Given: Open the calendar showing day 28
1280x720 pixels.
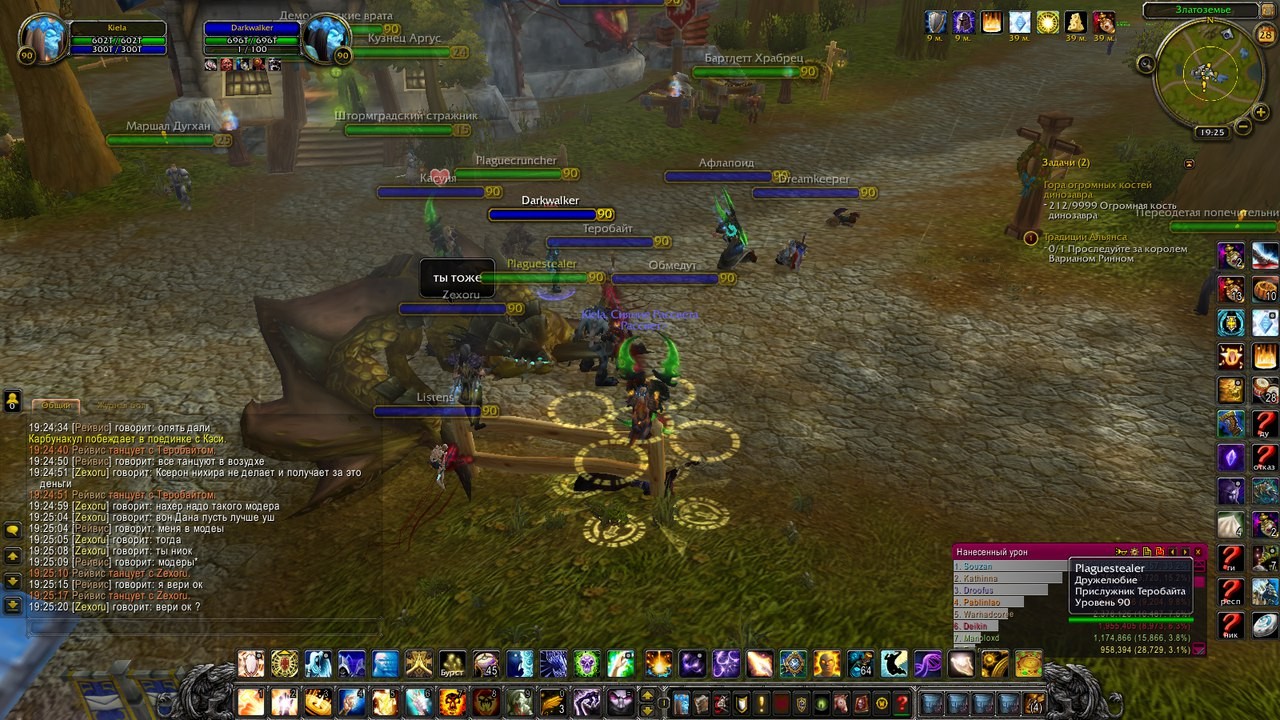Looking at the screenshot, I should point(1265,35).
